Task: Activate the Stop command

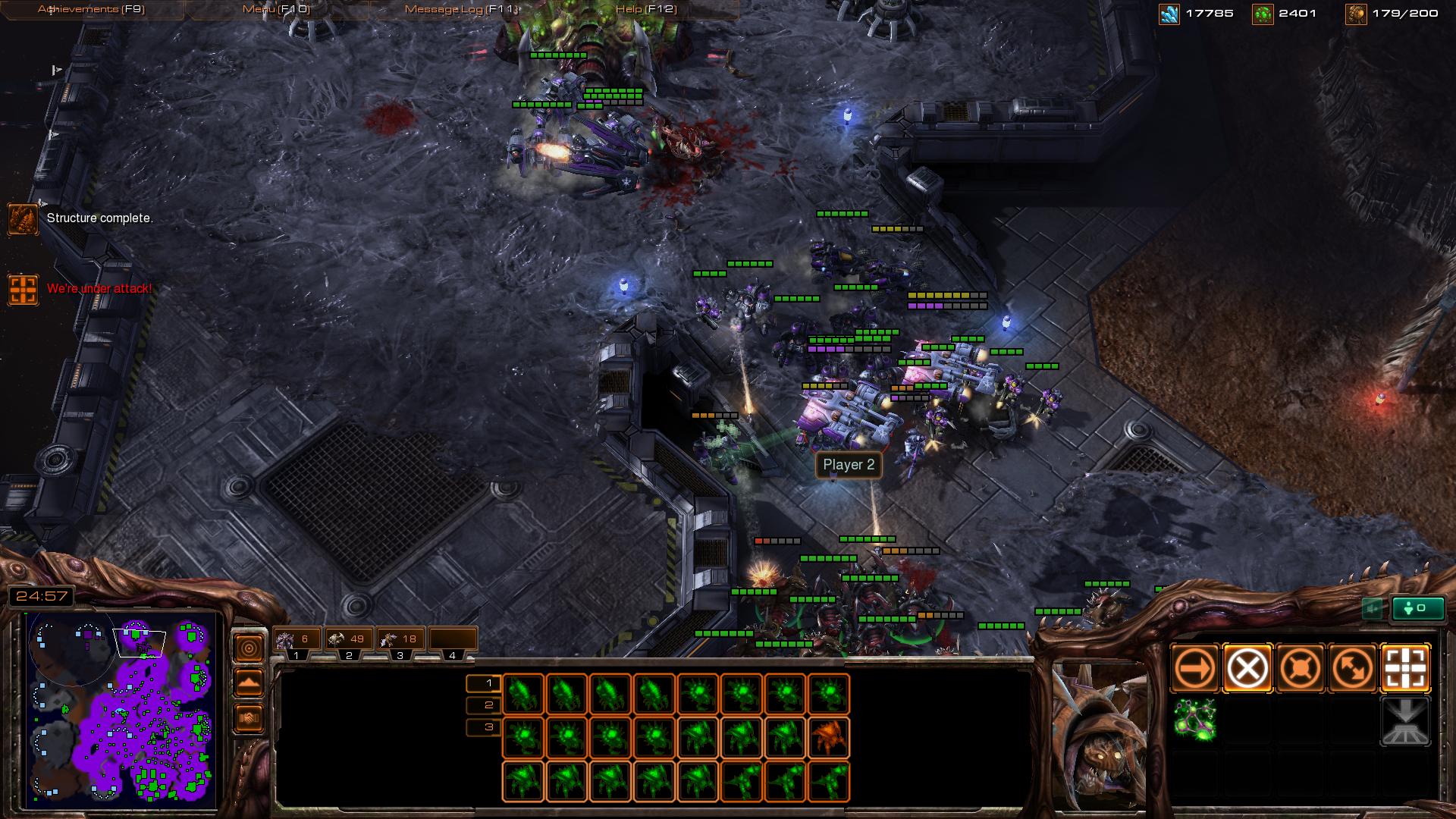Action: pyautogui.click(x=1247, y=669)
